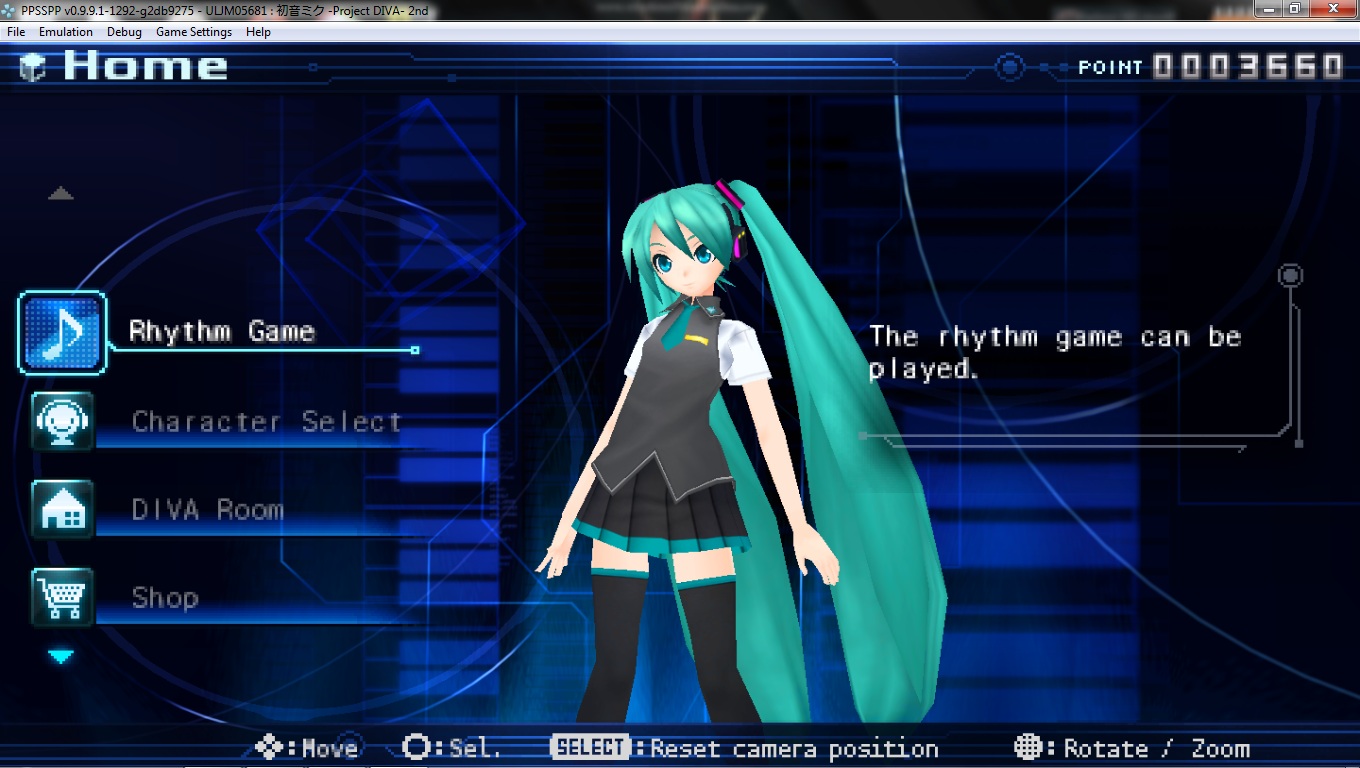Open the Help menu
Viewport: 1360px width, 768px height.
point(258,32)
